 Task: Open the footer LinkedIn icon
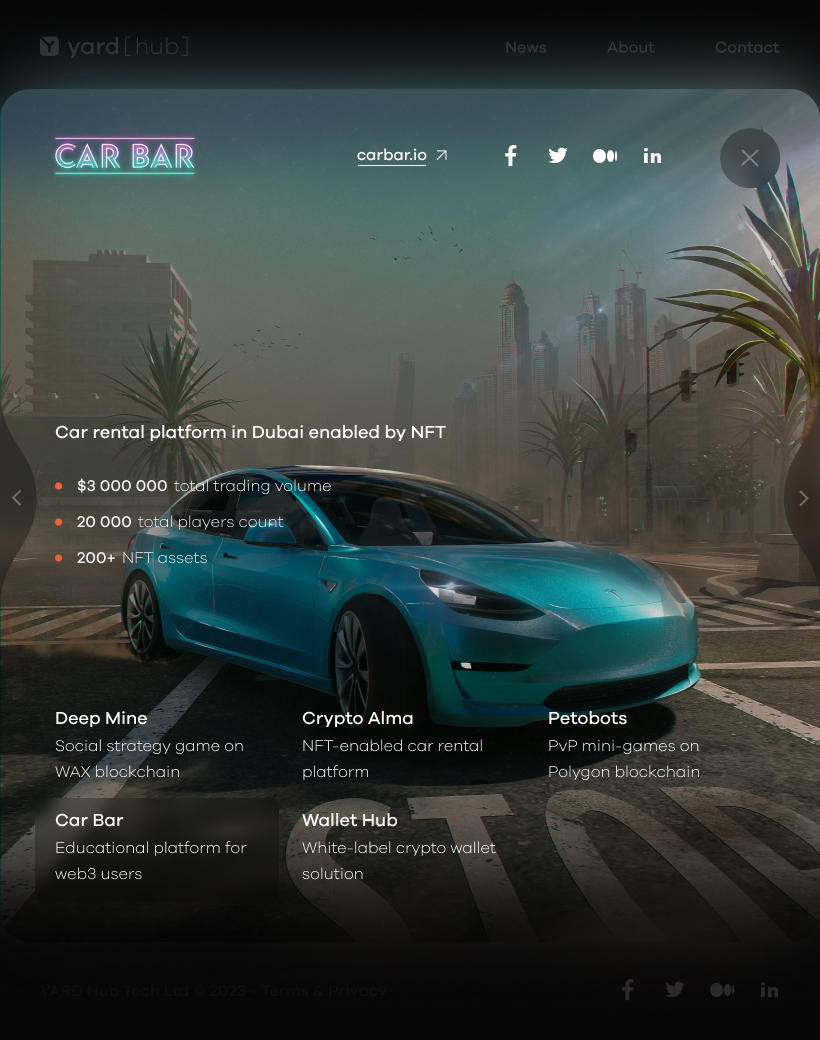click(769, 990)
